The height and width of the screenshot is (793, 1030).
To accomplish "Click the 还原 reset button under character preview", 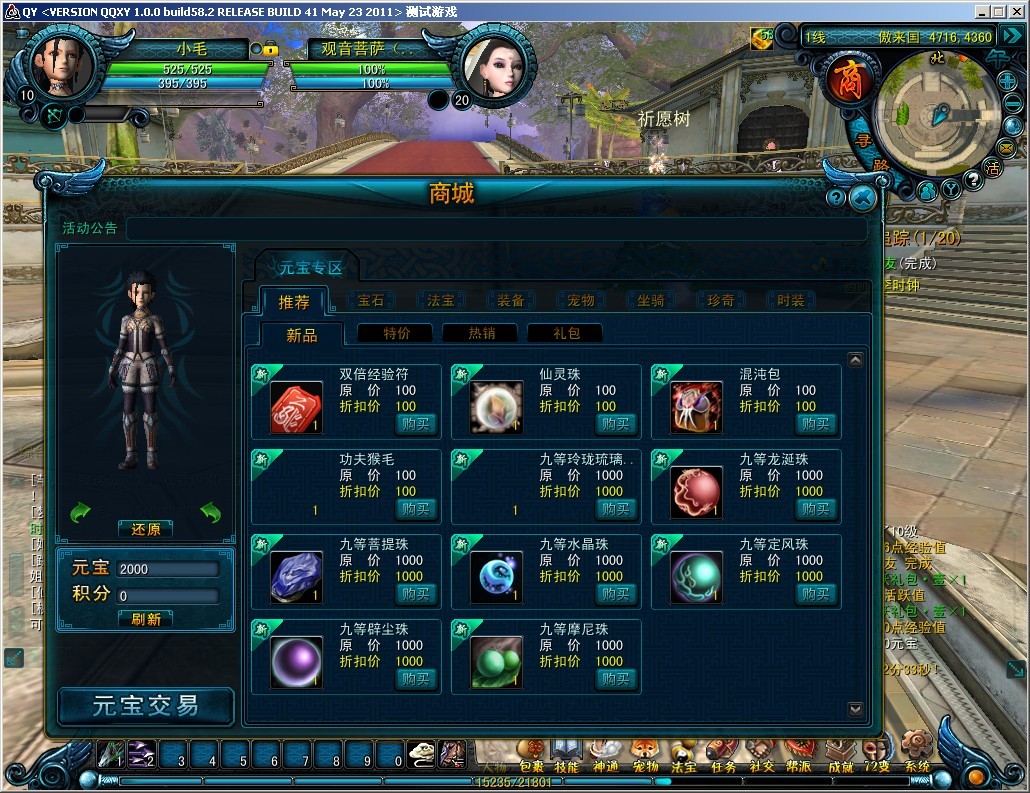I will [146, 529].
